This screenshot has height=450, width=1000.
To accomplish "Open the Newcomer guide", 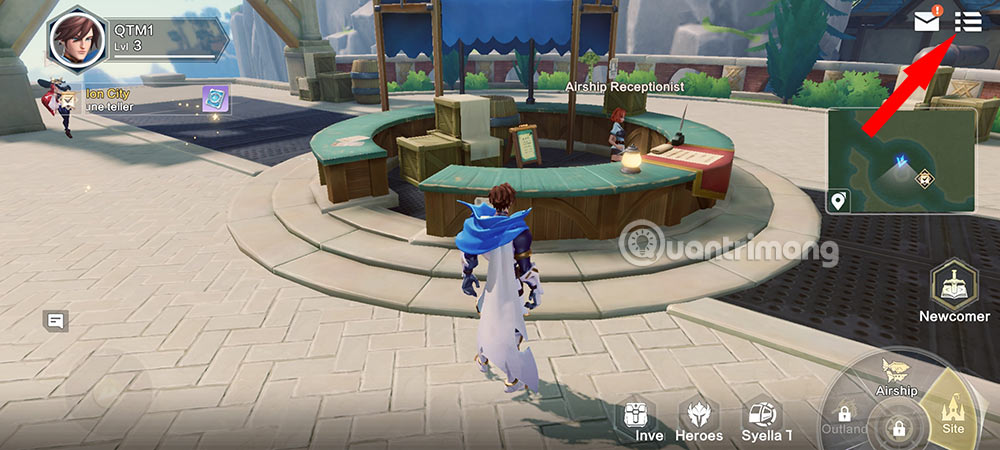I will tap(953, 289).
